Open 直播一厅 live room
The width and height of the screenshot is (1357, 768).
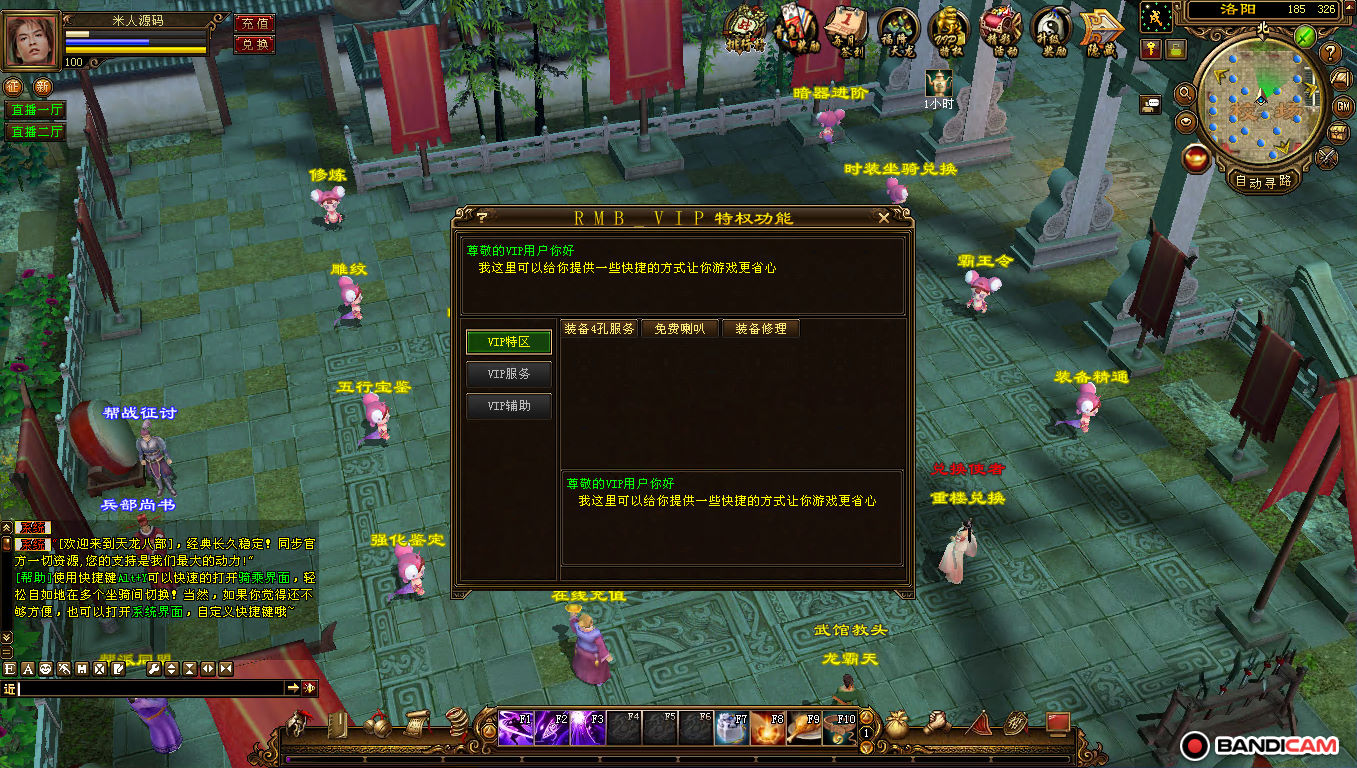pos(35,110)
